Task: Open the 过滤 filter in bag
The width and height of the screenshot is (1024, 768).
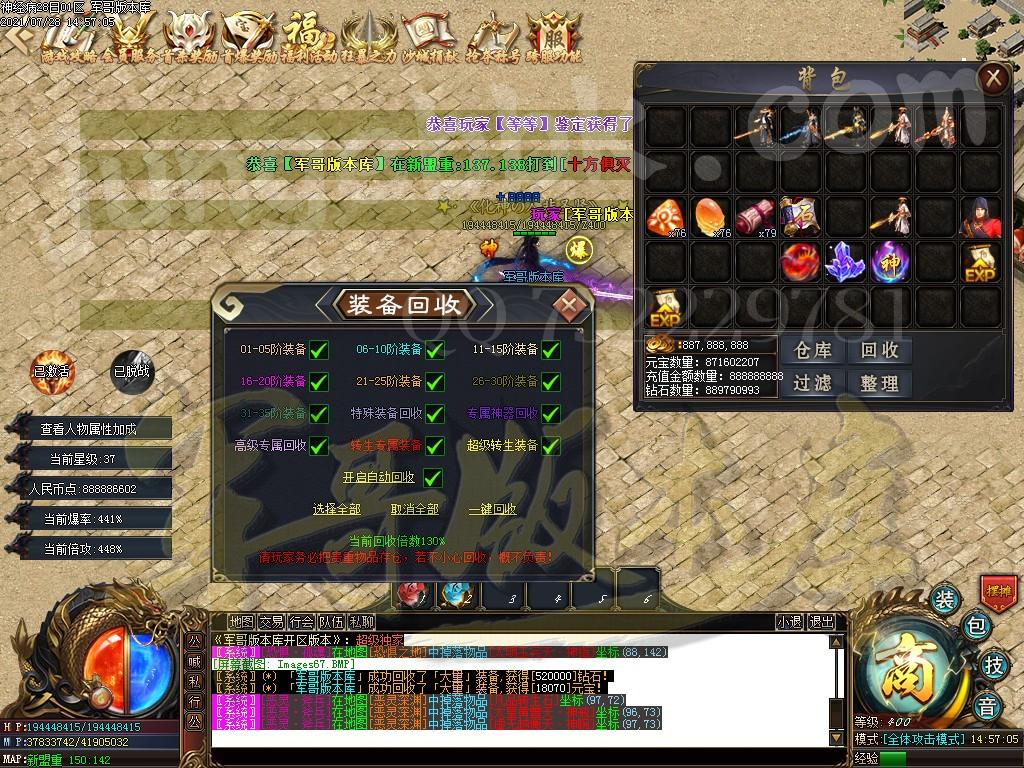Action: pos(812,382)
